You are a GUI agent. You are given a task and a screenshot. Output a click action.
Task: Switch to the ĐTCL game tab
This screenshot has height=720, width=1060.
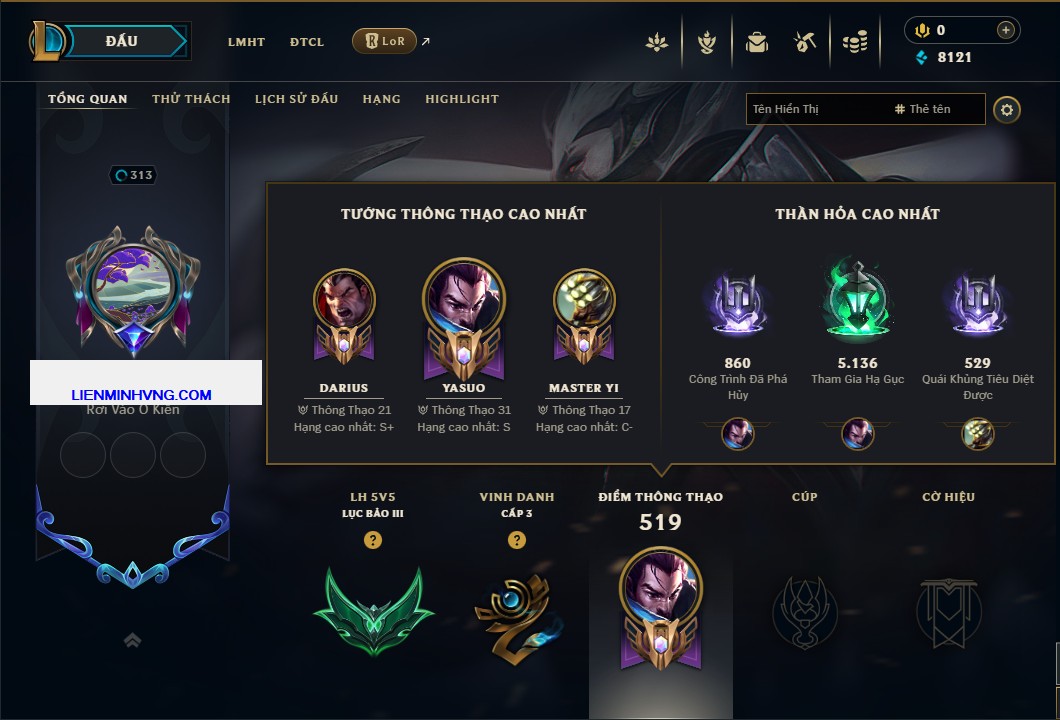pyautogui.click(x=307, y=42)
